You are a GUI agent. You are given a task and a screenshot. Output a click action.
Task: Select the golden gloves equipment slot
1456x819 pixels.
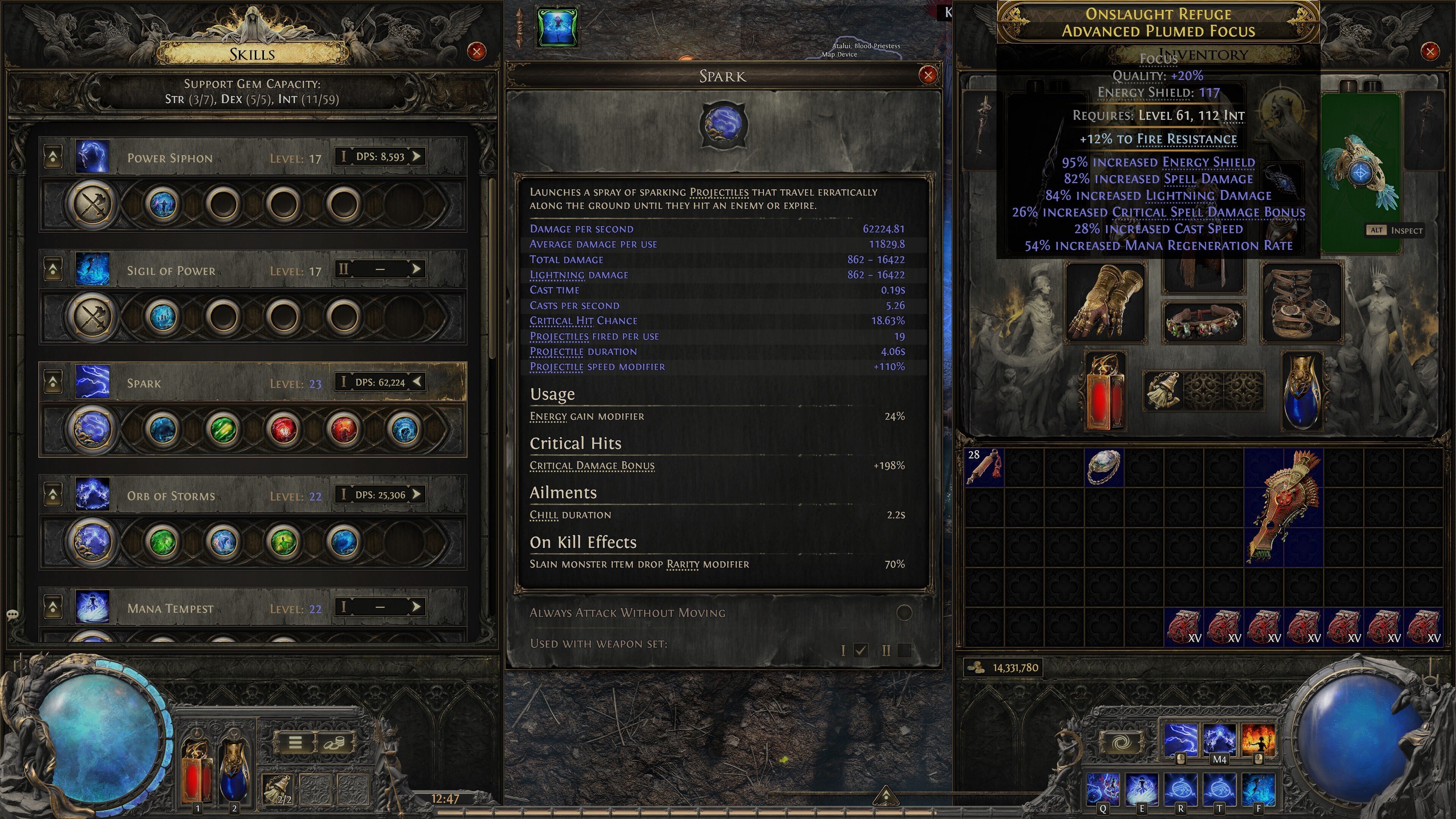click(x=1105, y=303)
